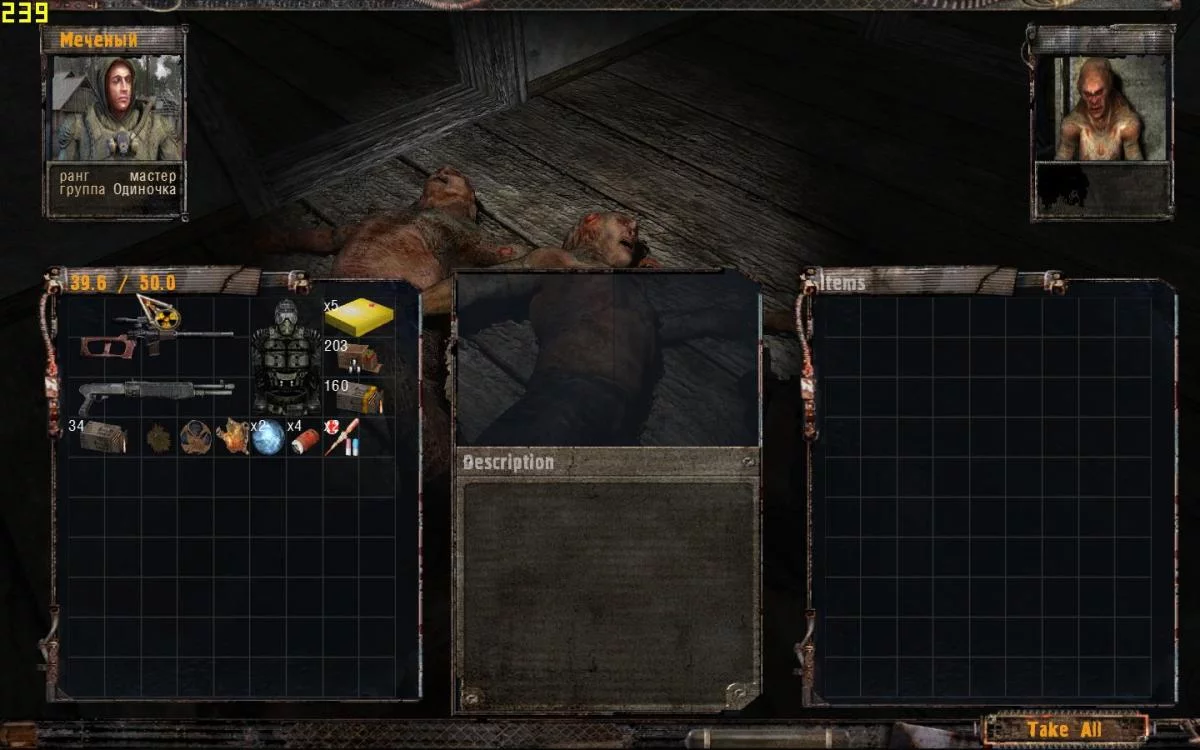Select the pump-action shotgun
This screenshot has height=750, width=1200.
156,394
